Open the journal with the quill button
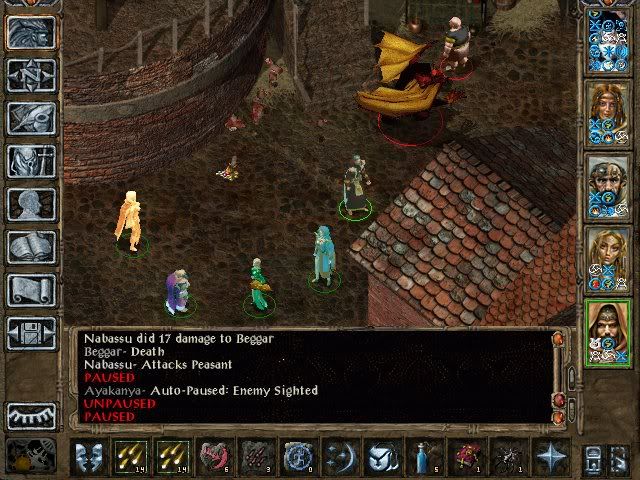Image resolution: width=640 pixels, height=480 pixels. click(x=31, y=118)
